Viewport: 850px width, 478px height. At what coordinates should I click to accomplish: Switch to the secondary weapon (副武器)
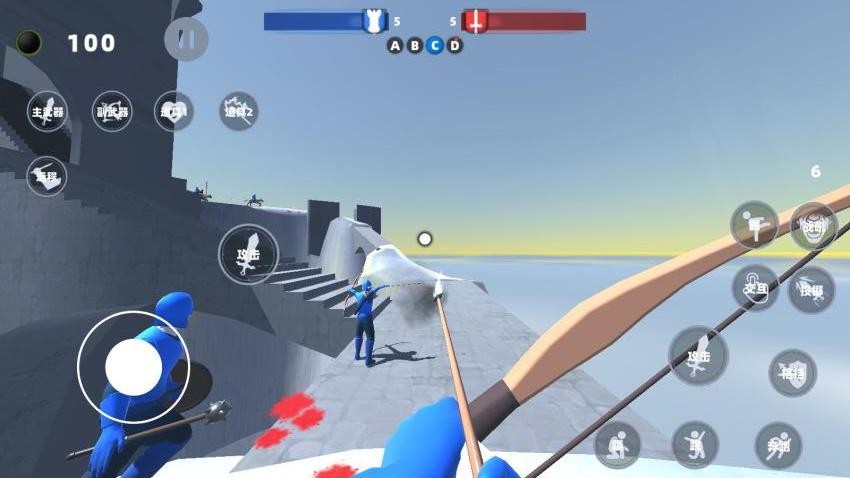[x=111, y=112]
